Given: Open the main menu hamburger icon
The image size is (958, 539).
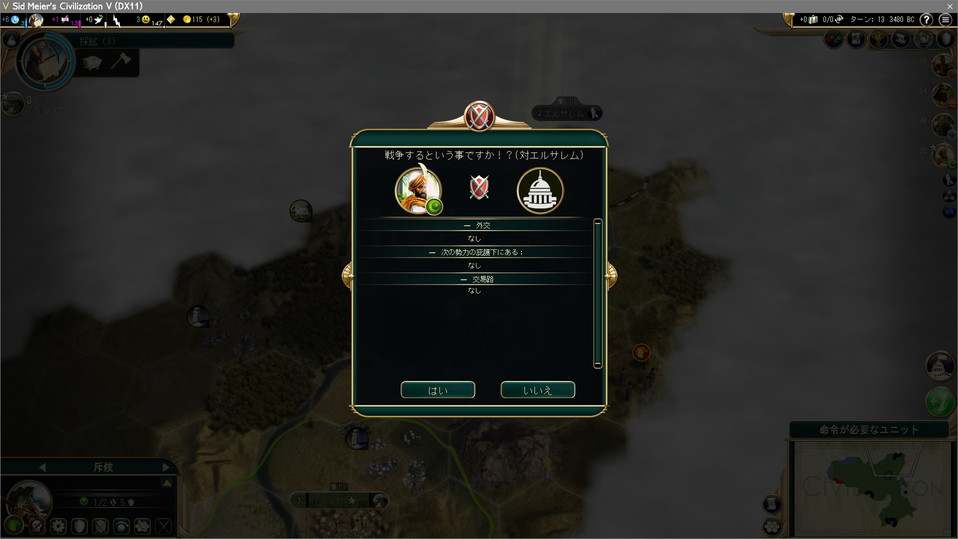Looking at the screenshot, I should pyautogui.click(x=945, y=20).
